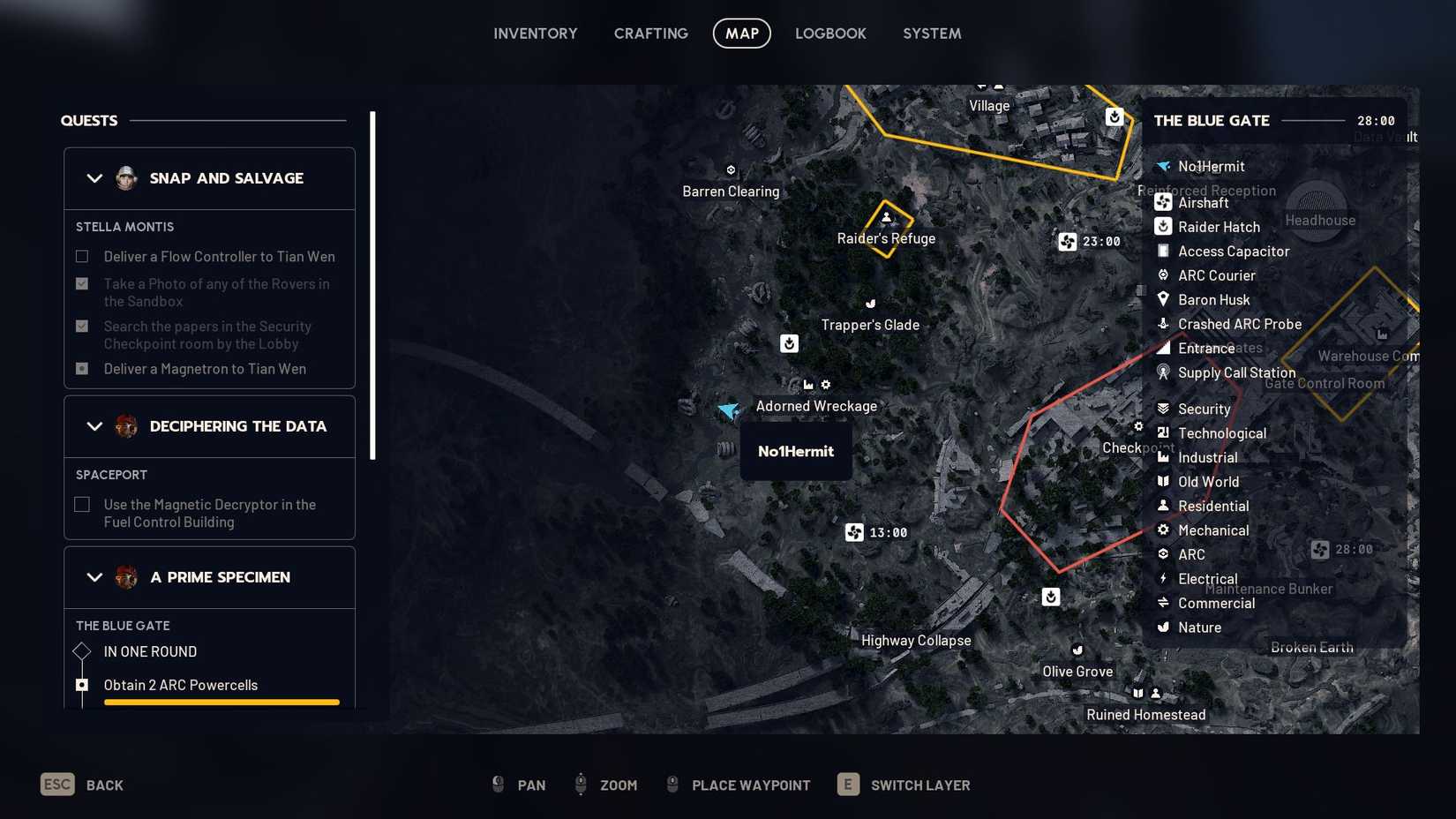Click the ARC Powercells progress bar
This screenshot has width=1456, height=819.
tap(221, 703)
